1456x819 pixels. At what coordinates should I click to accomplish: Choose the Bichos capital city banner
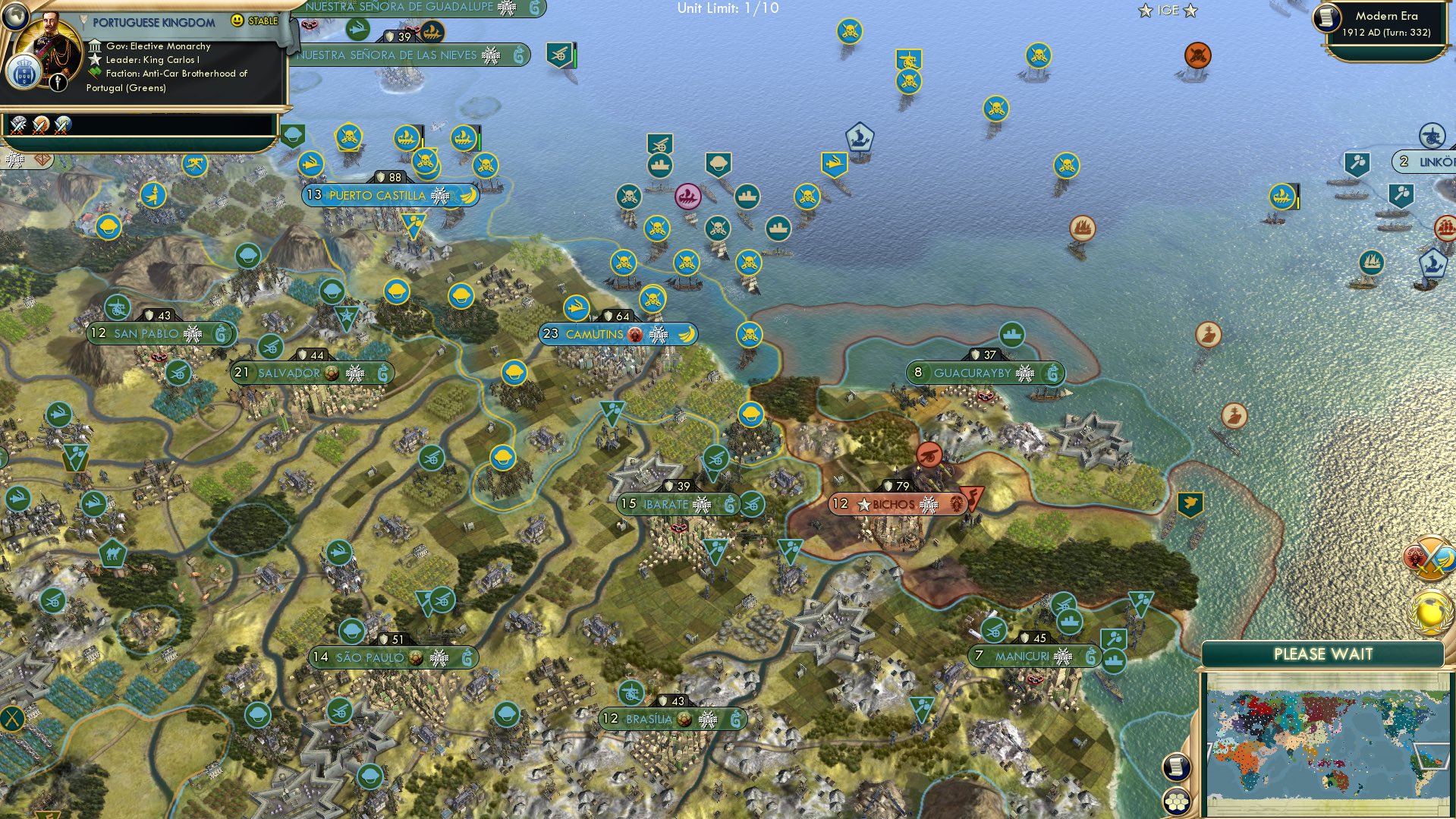(896, 504)
